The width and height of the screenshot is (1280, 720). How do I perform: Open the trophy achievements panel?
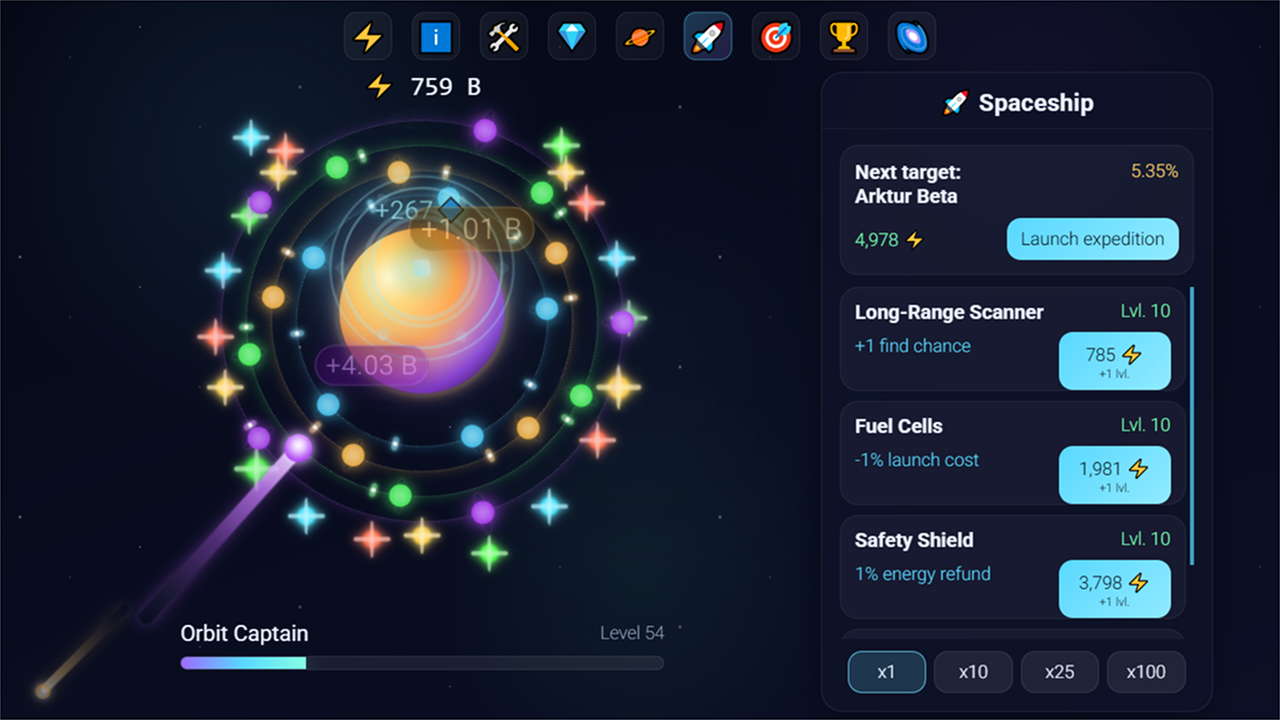[x=843, y=35]
